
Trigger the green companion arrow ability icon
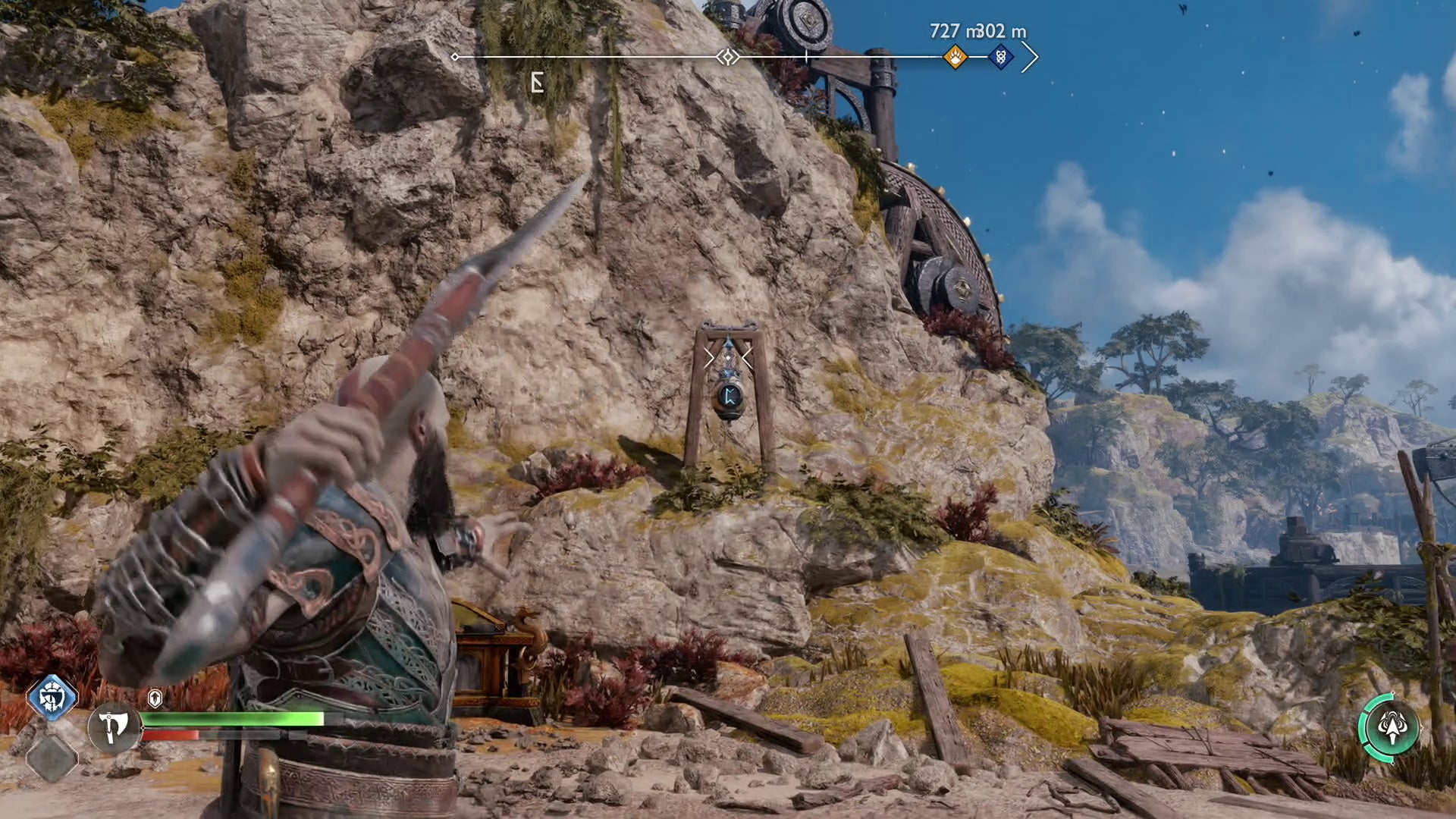coord(1391,728)
